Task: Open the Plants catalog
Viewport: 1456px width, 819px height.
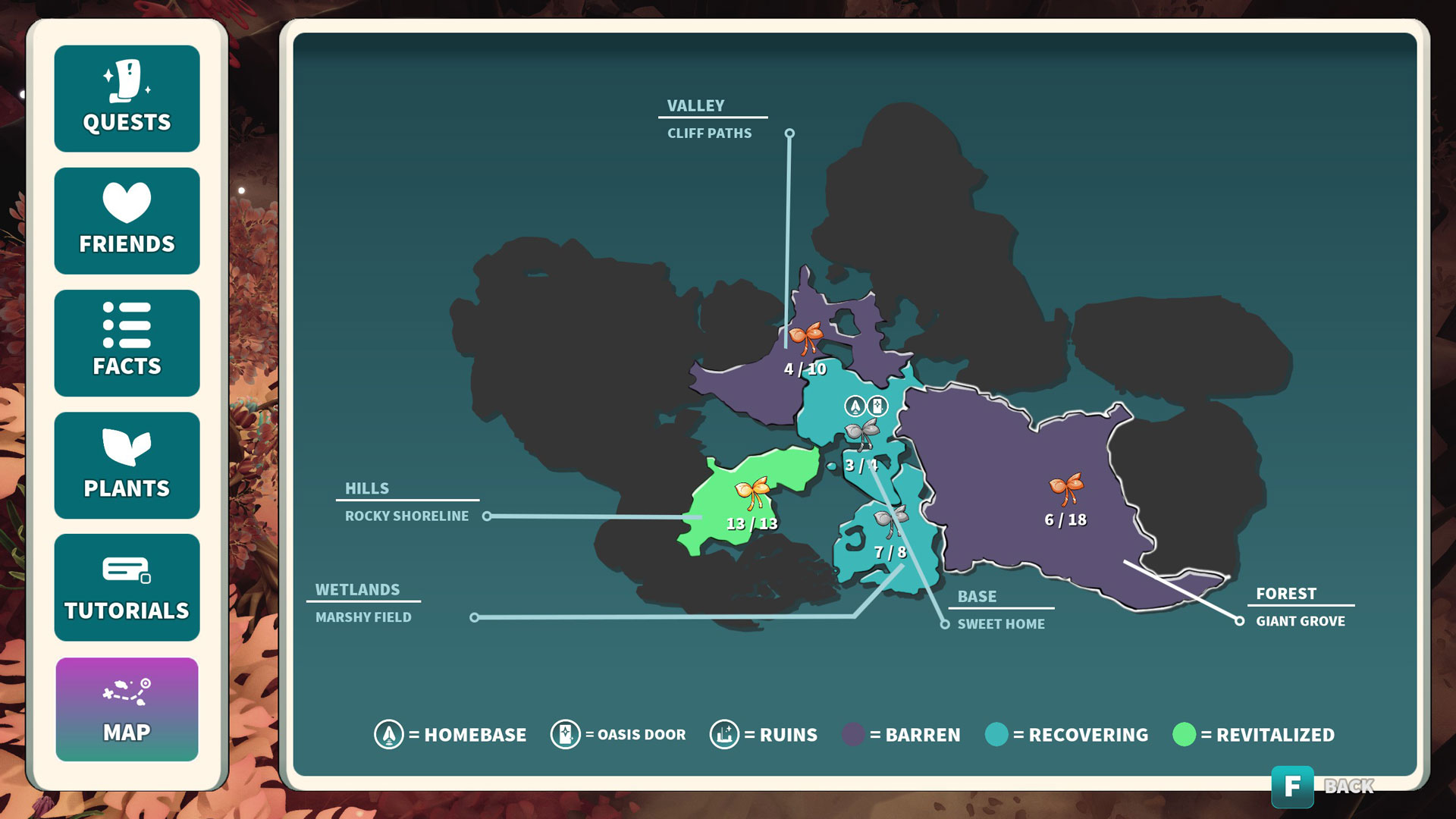Action: (127, 465)
